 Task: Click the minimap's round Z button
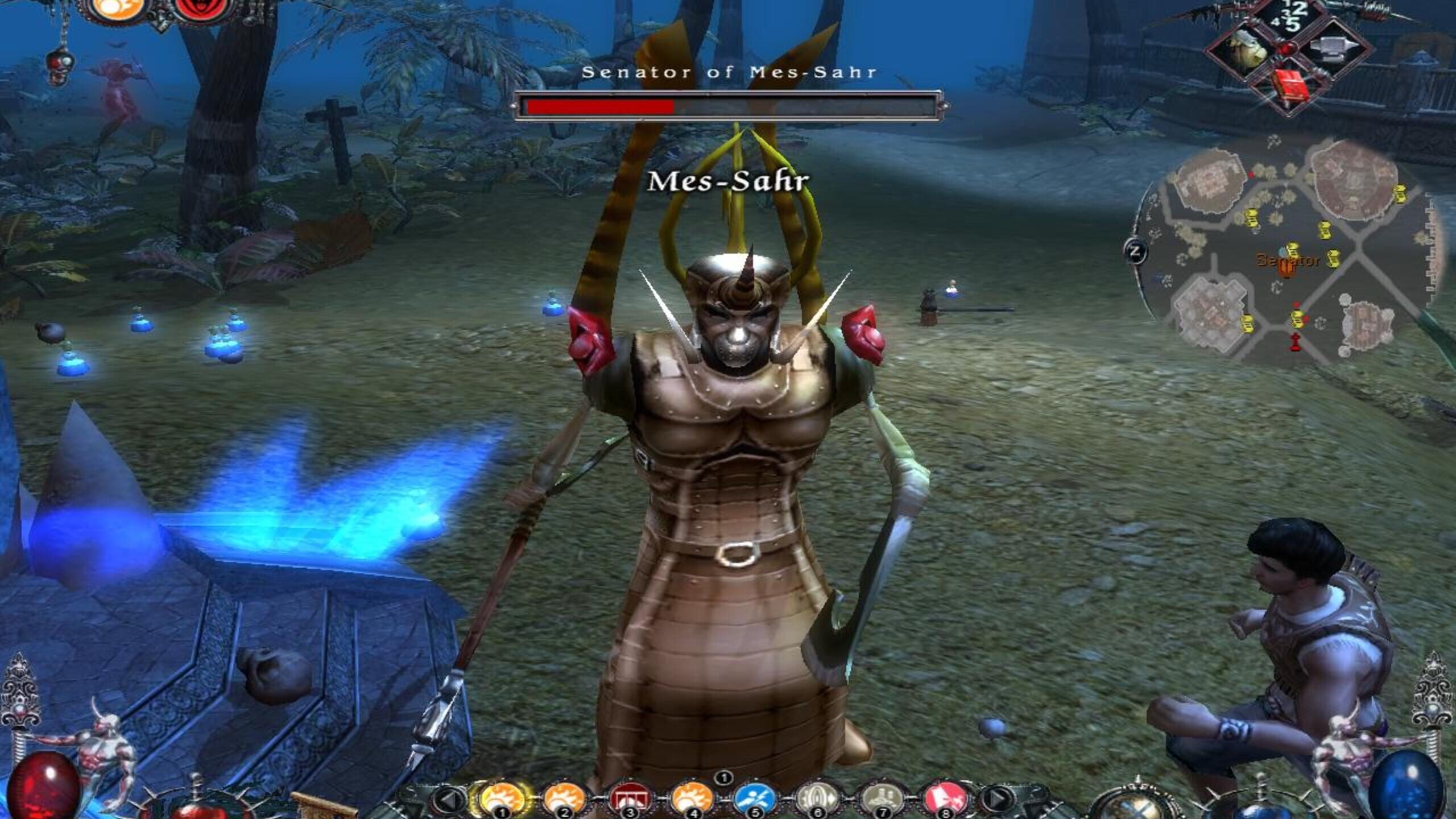(x=1136, y=251)
